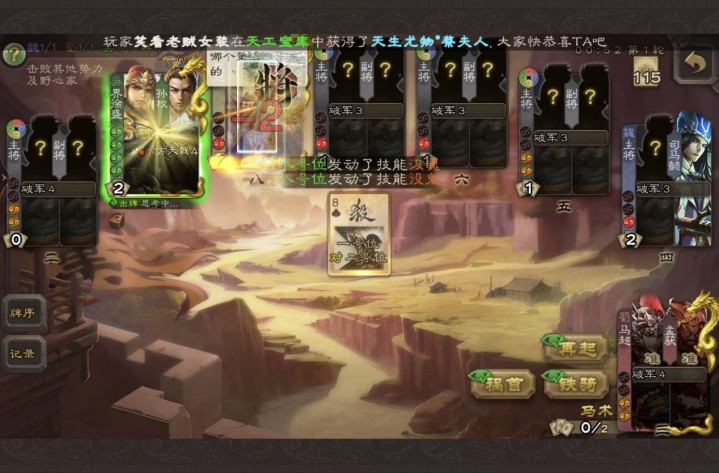719x473 pixels.
Task: Activate the 再起 skill button
Action: point(575,348)
